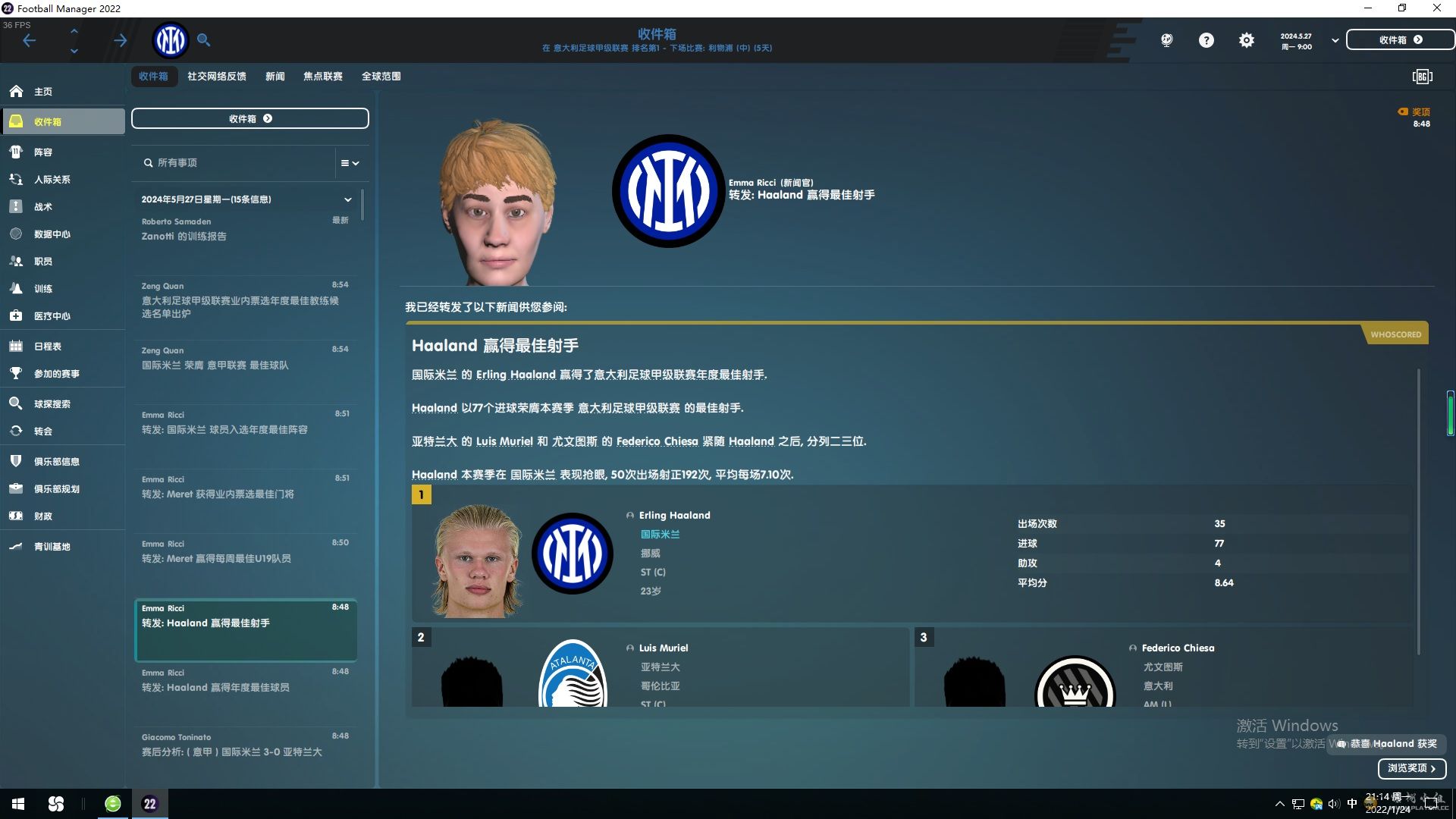This screenshot has width=1456, height=819.
Task: Open the Erling Haaland player link
Action: click(x=674, y=516)
